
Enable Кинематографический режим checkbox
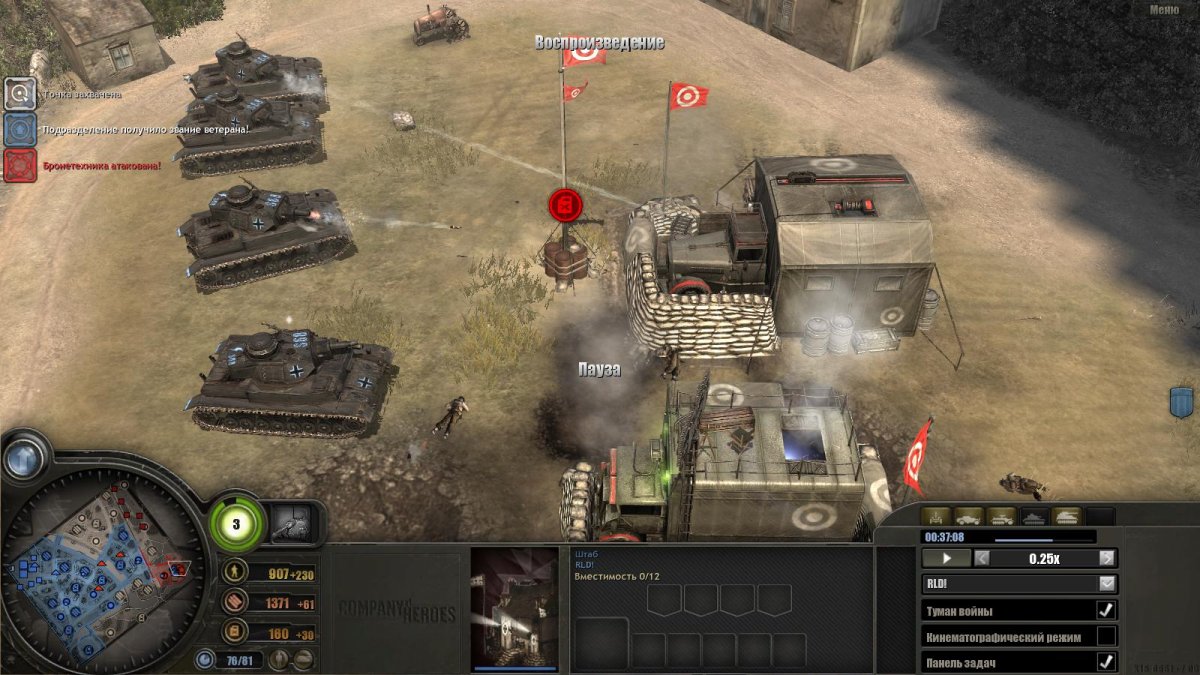(1106, 636)
